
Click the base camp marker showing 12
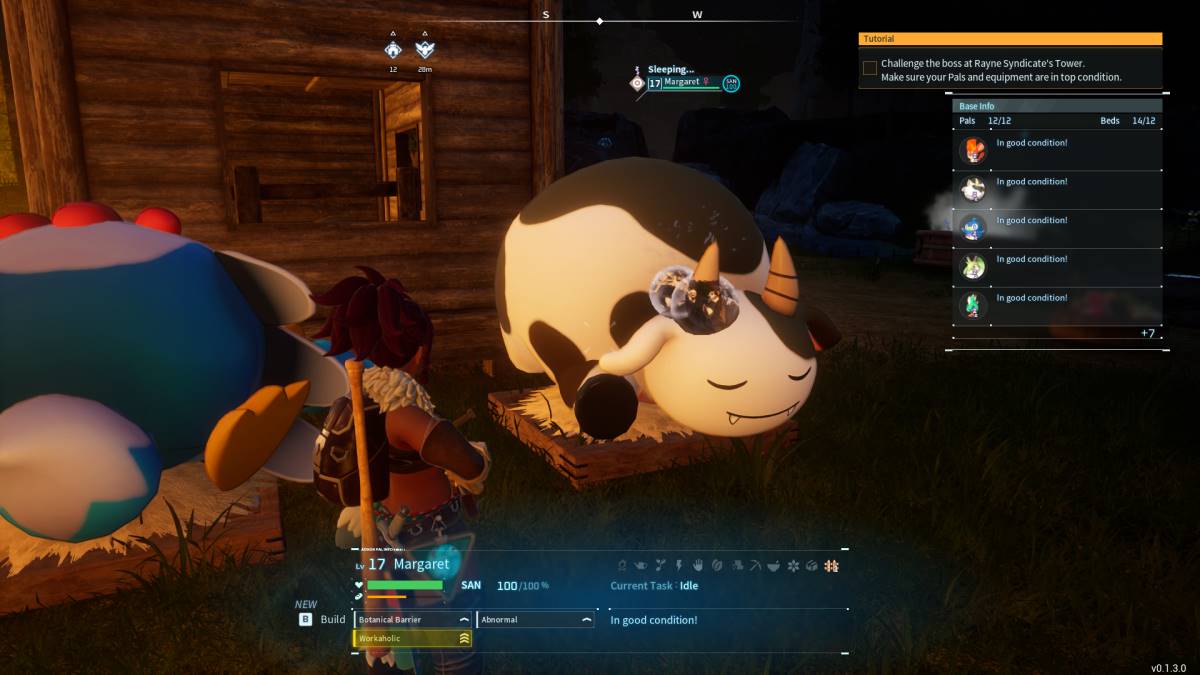393,49
